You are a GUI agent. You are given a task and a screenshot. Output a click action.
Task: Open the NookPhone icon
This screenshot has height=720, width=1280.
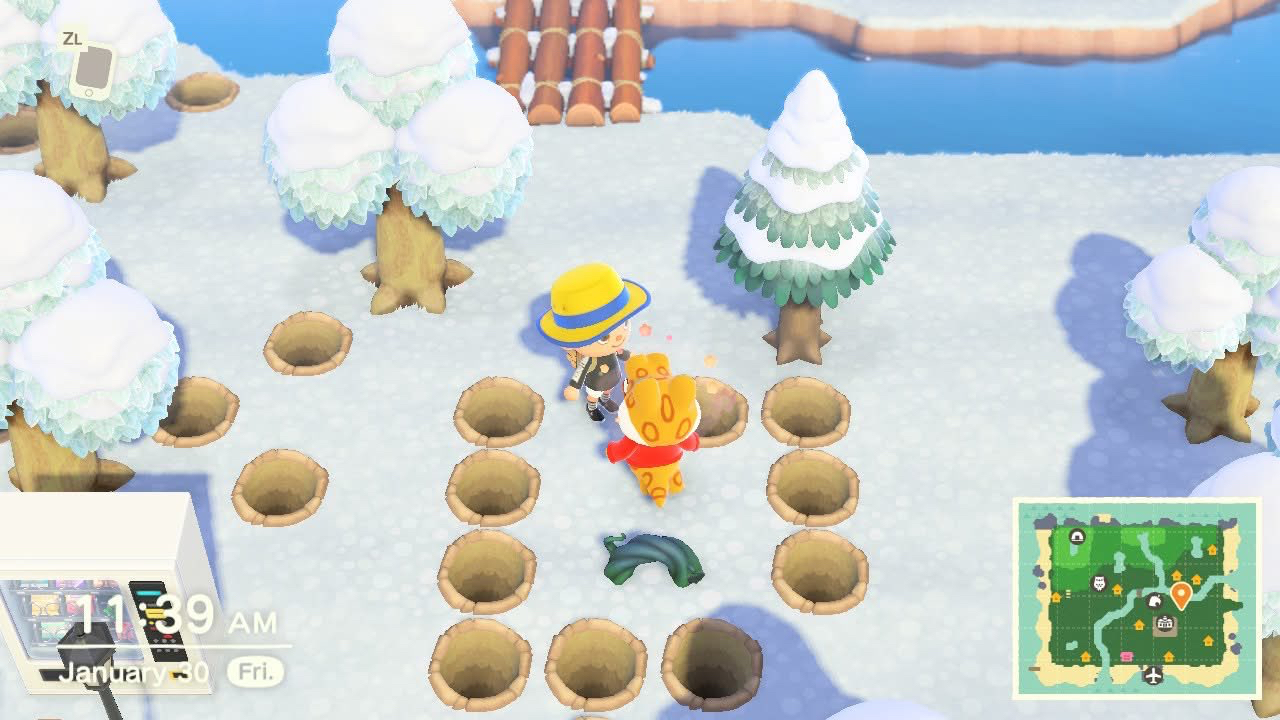tap(90, 70)
